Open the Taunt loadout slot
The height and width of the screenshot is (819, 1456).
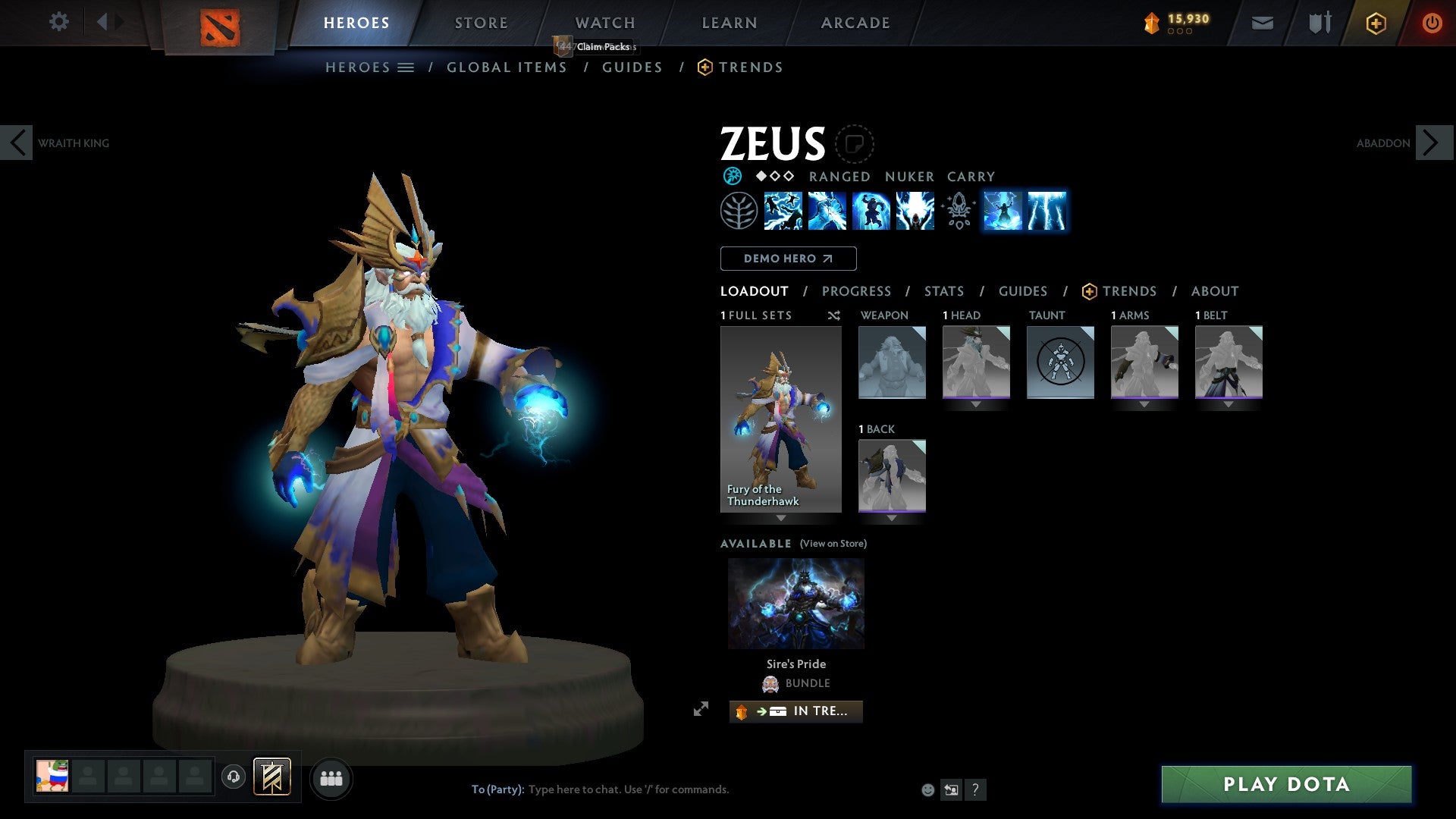1060,362
